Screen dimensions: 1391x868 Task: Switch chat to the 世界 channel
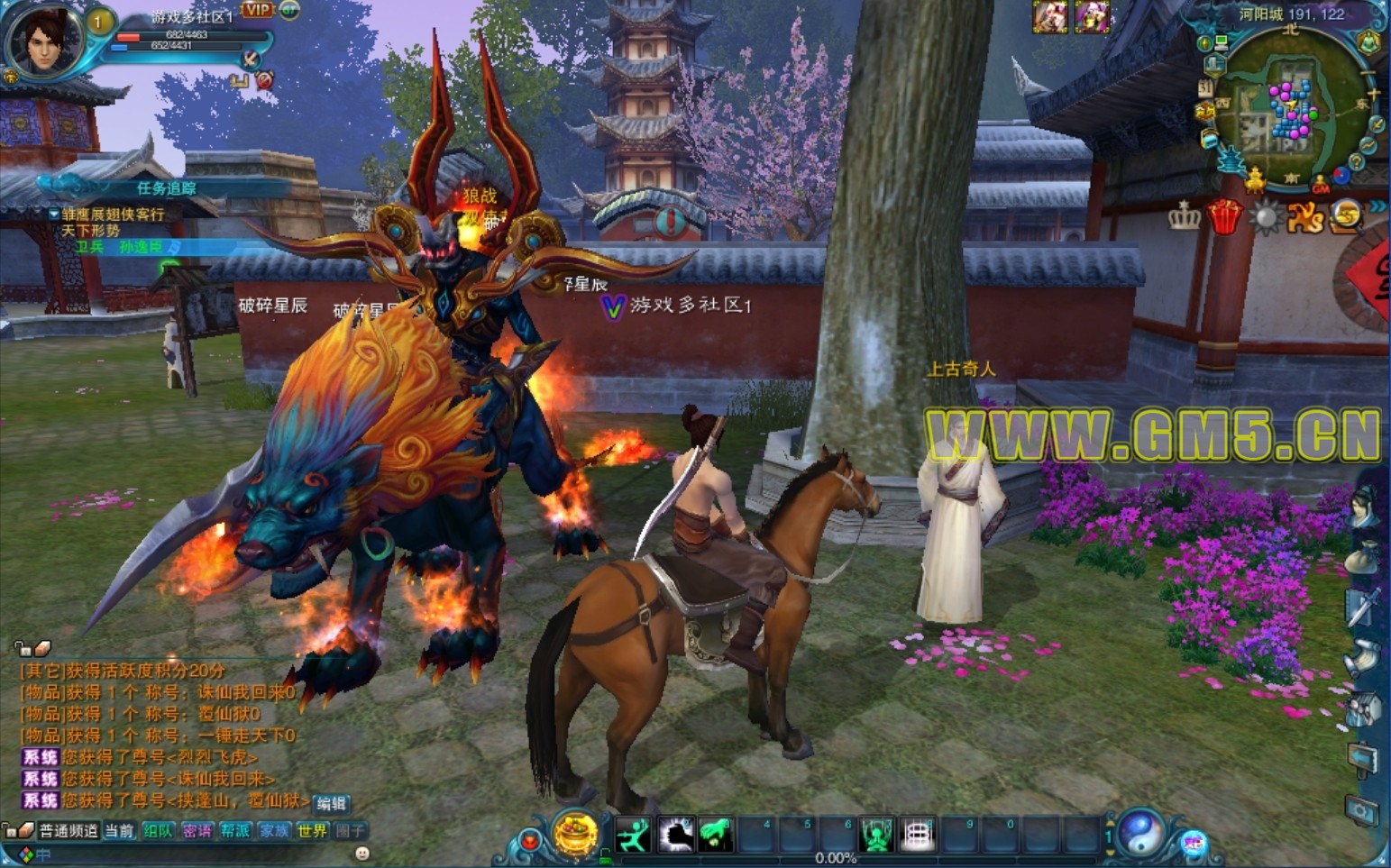click(x=312, y=831)
